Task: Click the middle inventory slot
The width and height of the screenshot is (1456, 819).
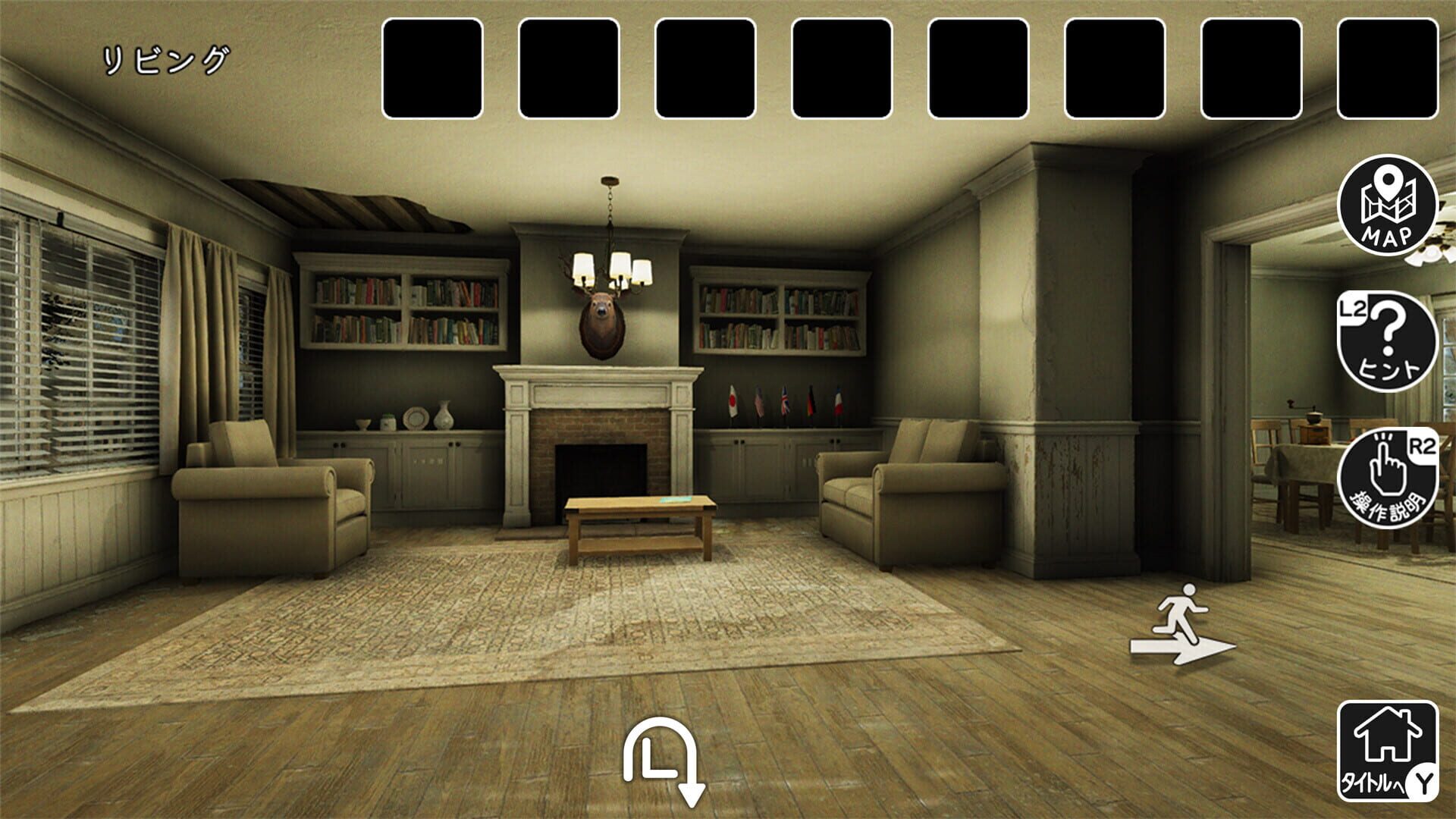Action: (842, 67)
